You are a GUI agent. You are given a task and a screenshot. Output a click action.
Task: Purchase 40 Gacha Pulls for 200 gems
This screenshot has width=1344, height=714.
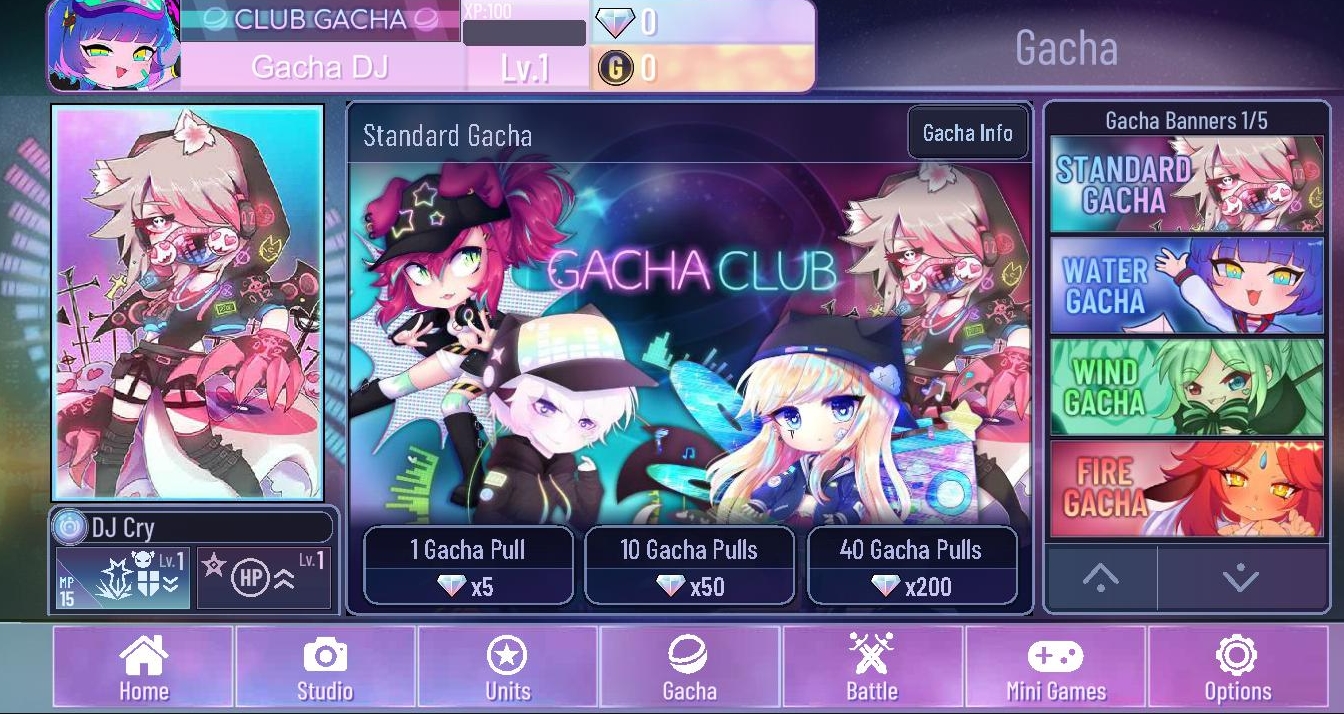click(911, 566)
